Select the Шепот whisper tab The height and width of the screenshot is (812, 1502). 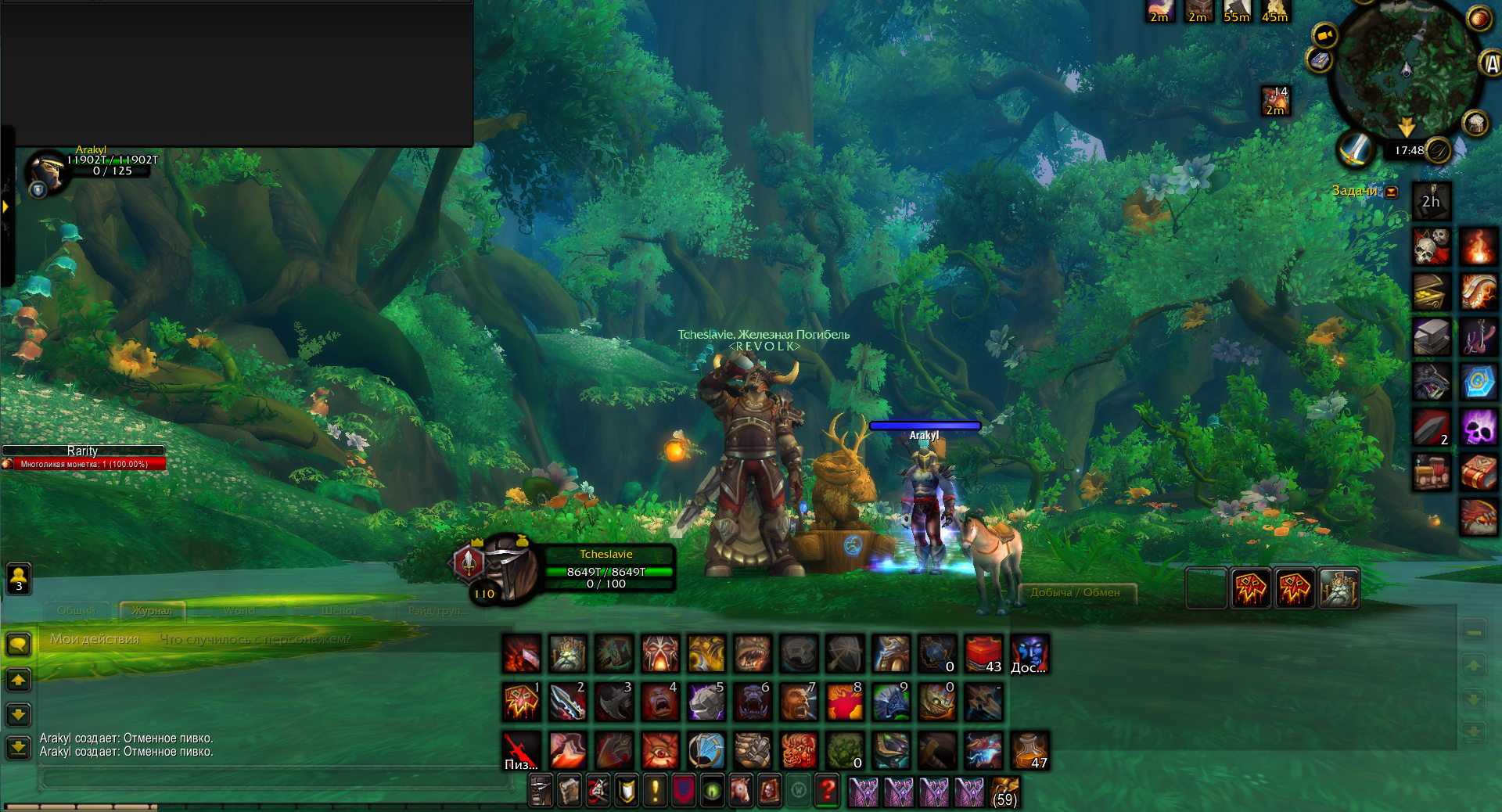[x=339, y=610]
